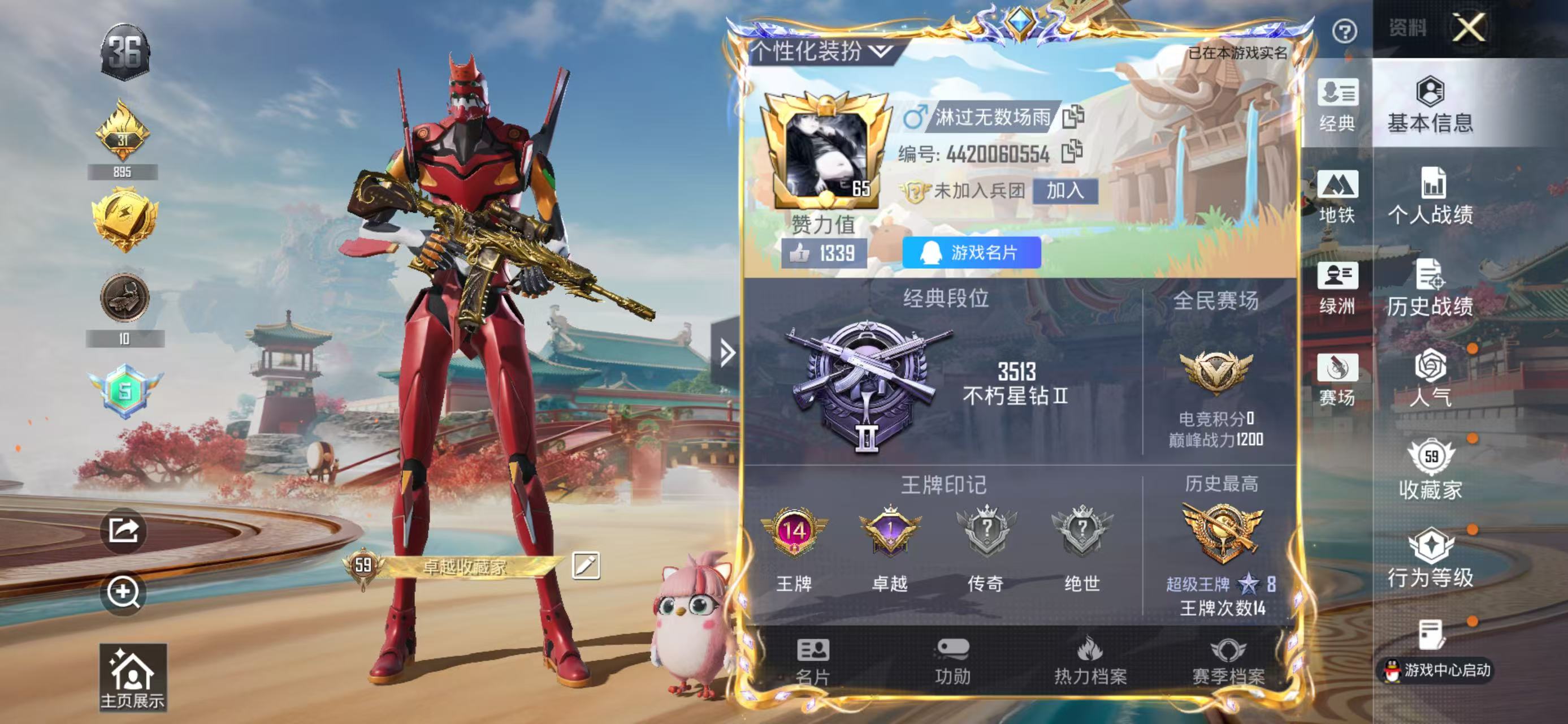This screenshot has height=724, width=1568.
Task: Open the 个性化装扮 dropdown
Action: [x=822, y=52]
